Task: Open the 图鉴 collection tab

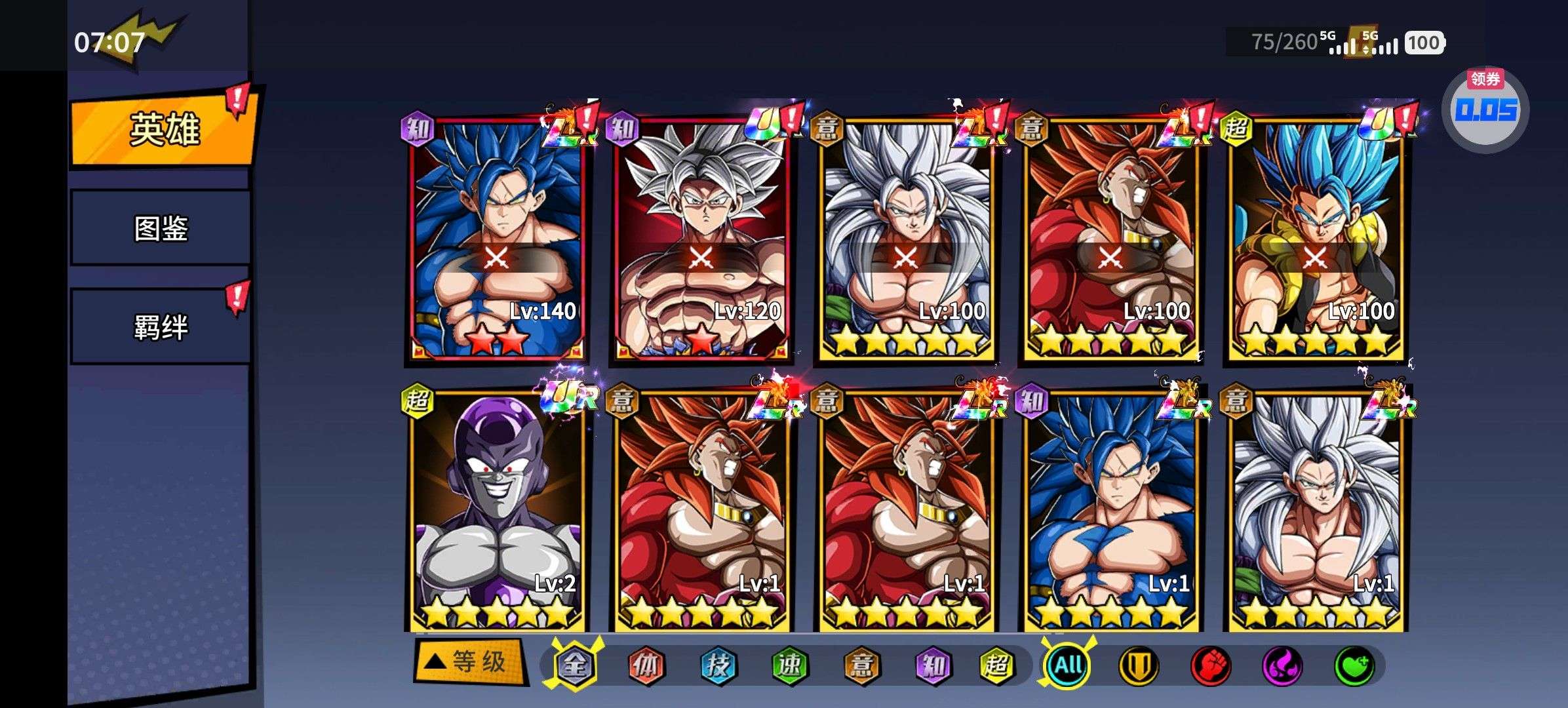Action: point(161,228)
